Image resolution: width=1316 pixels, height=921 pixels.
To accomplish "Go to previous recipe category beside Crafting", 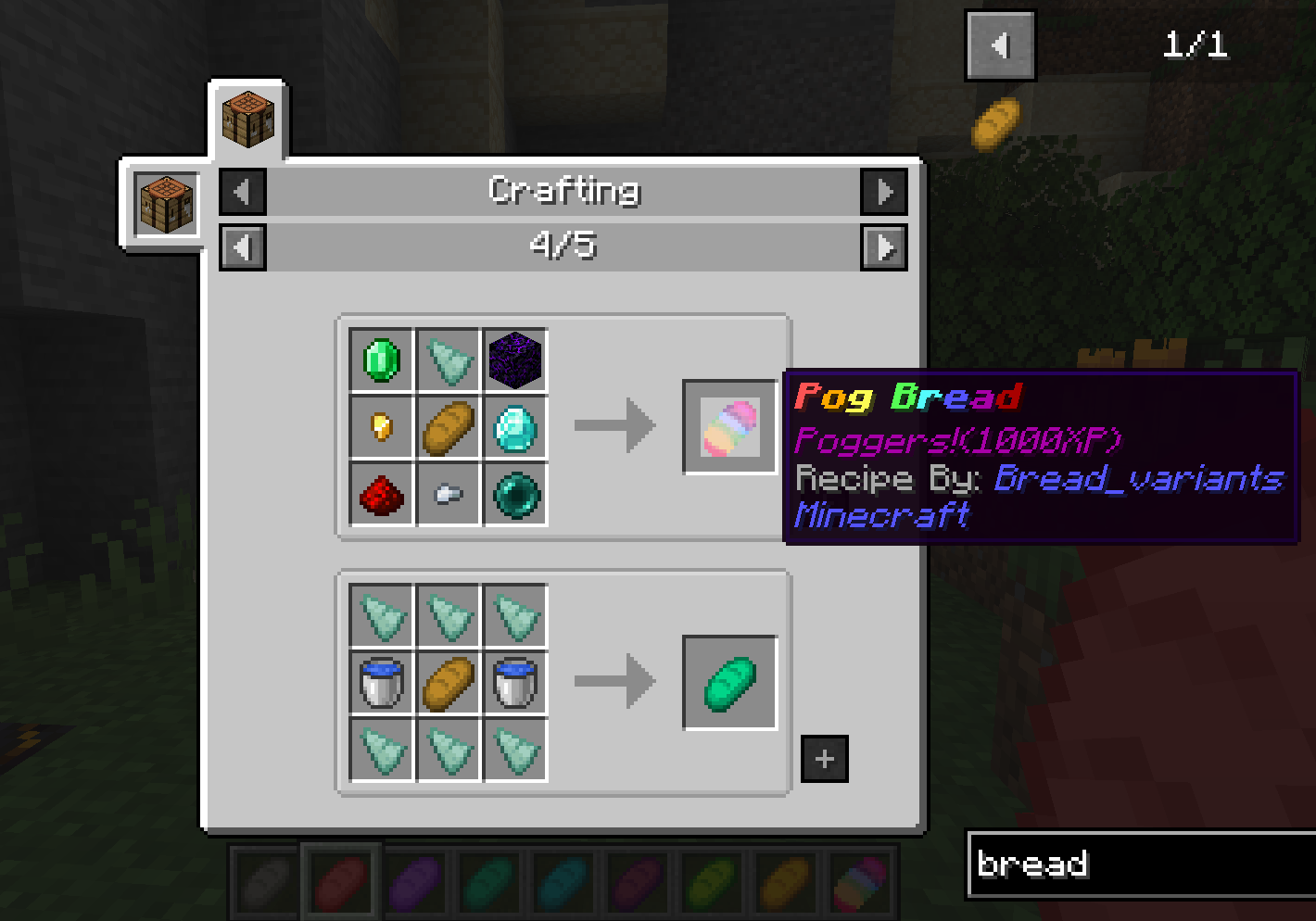I will 243,192.
